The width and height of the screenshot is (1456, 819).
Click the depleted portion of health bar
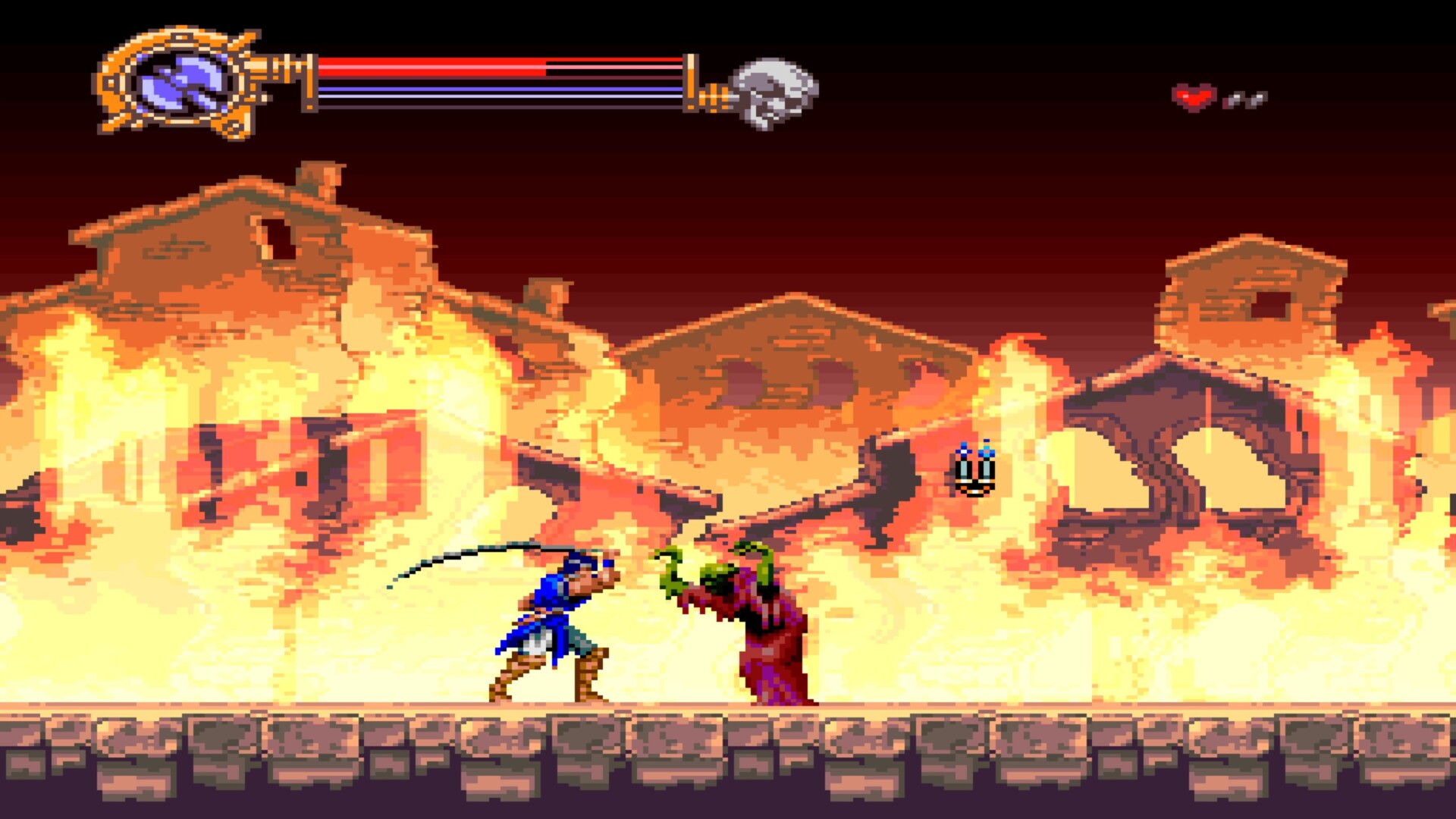coord(614,66)
